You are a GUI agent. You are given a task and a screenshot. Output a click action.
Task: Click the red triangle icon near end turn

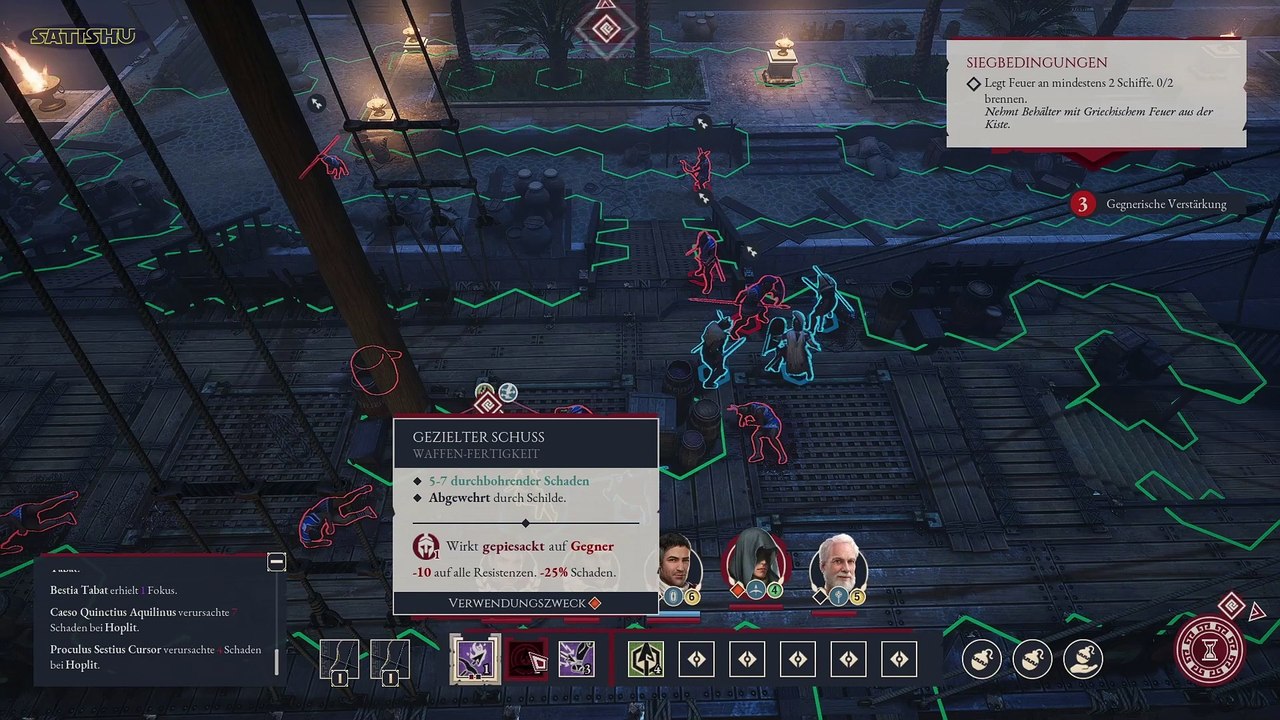click(1257, 612)
